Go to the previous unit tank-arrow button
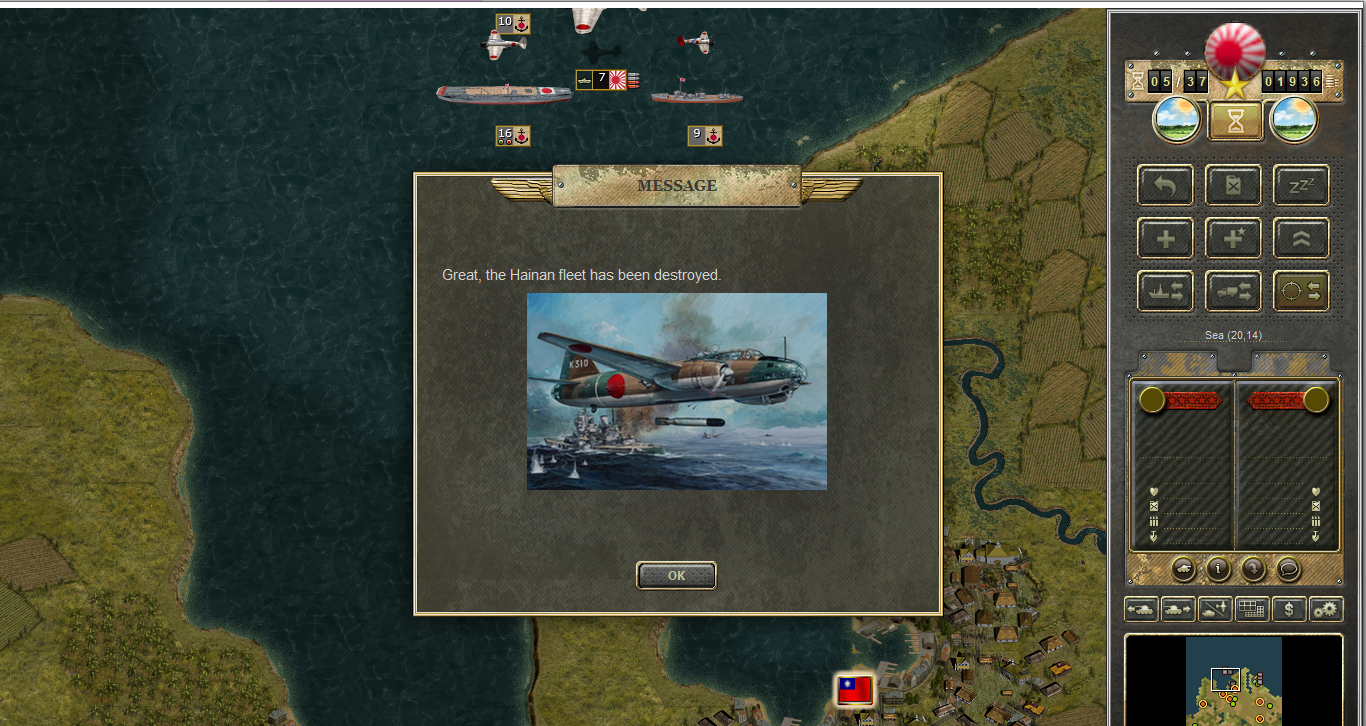This screenshot has height=726, width=1366. [x=1141, y=608]
